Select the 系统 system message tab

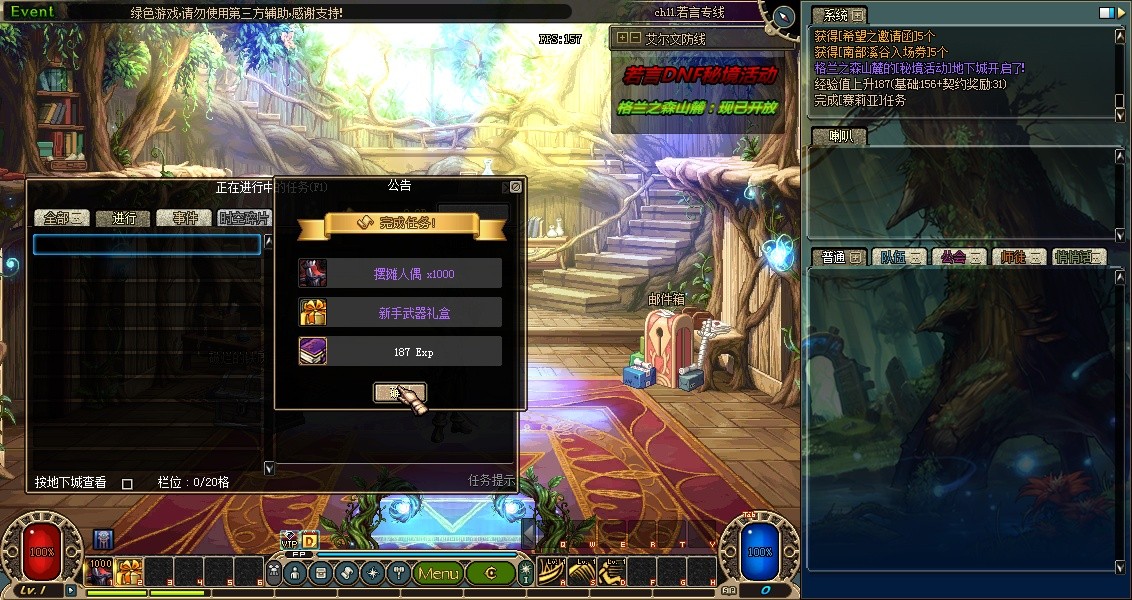[x=837, y=15]
